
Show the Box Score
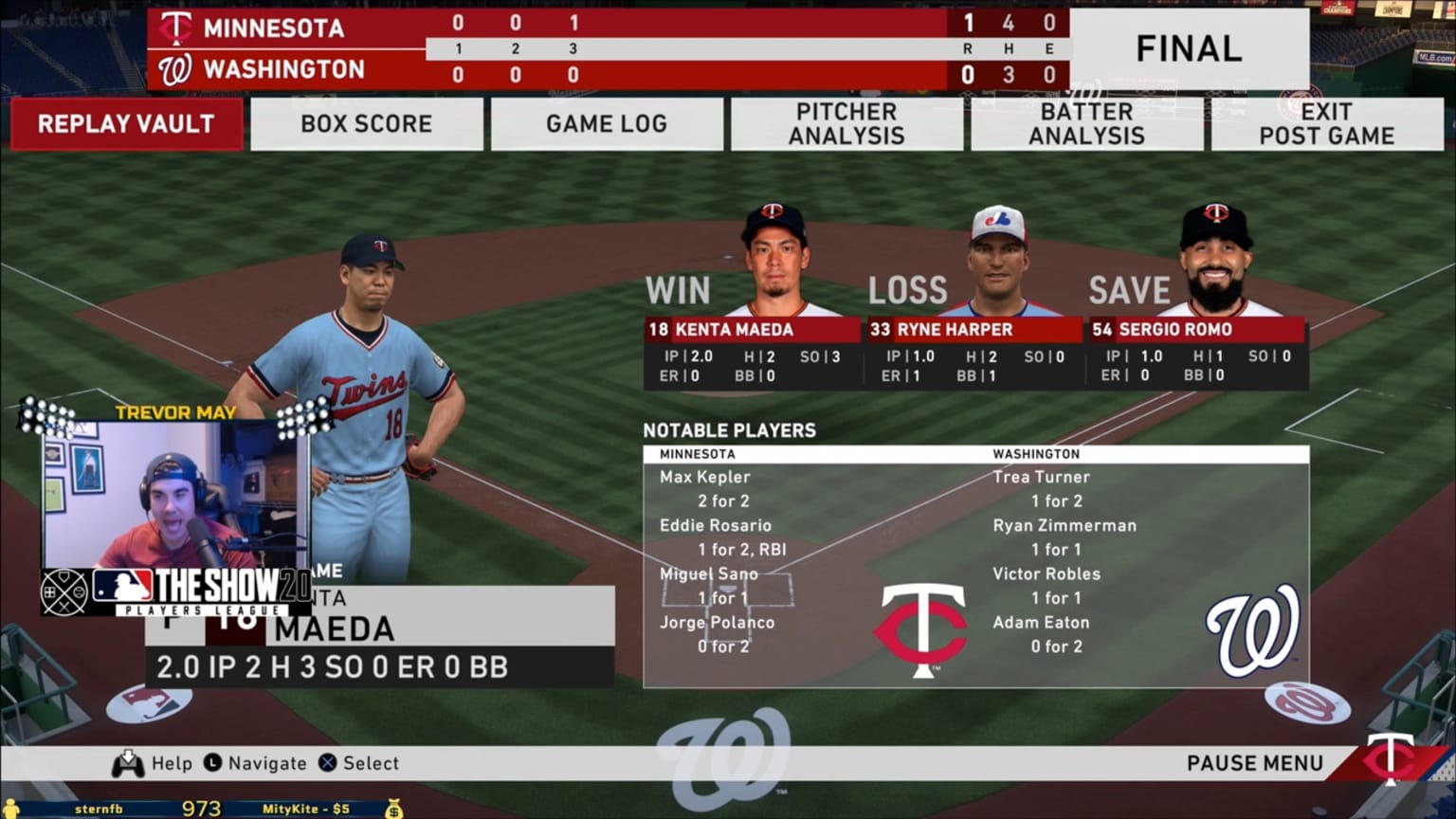coord(366,124)
